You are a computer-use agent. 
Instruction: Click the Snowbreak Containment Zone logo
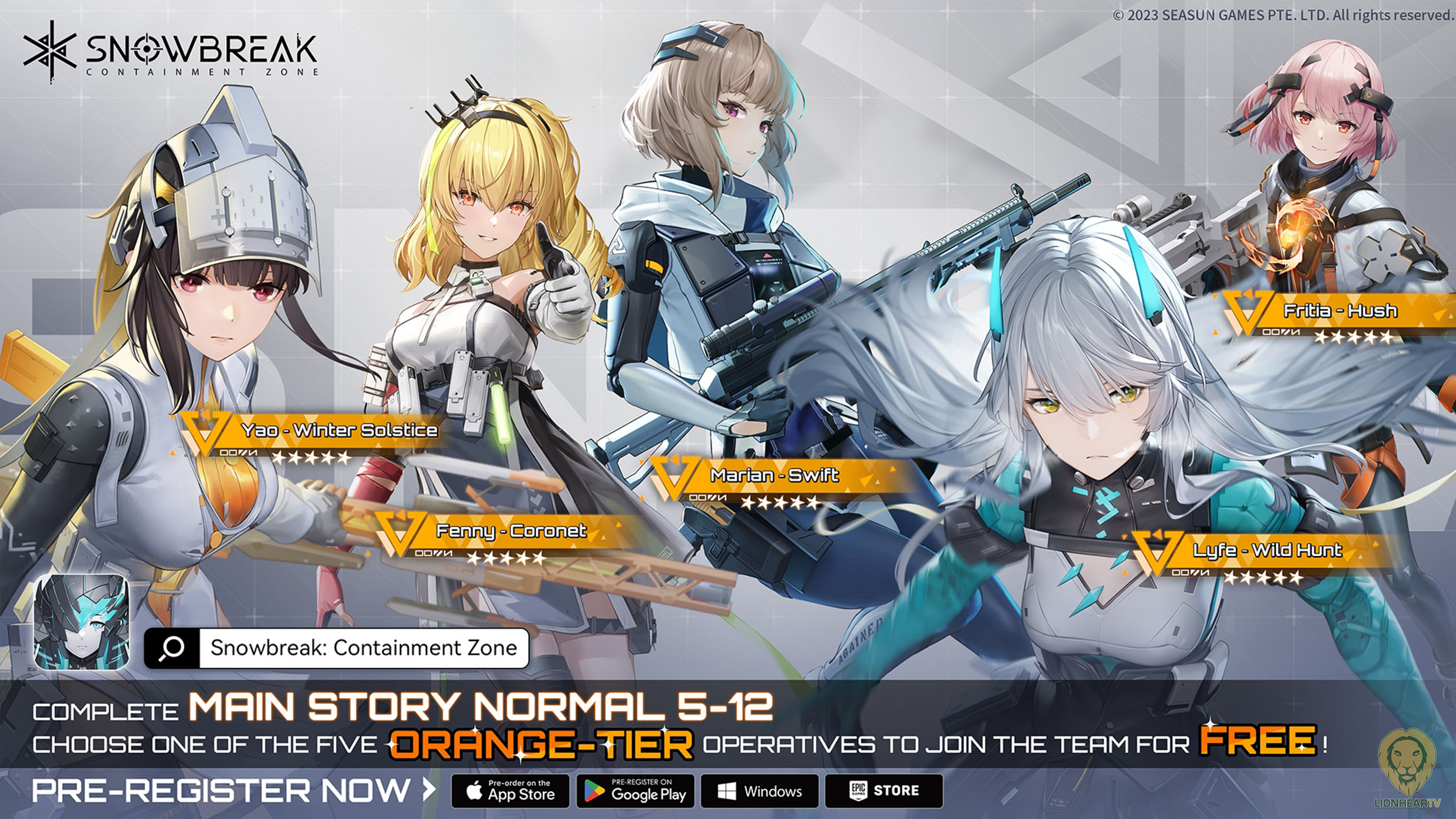(171, 52)
